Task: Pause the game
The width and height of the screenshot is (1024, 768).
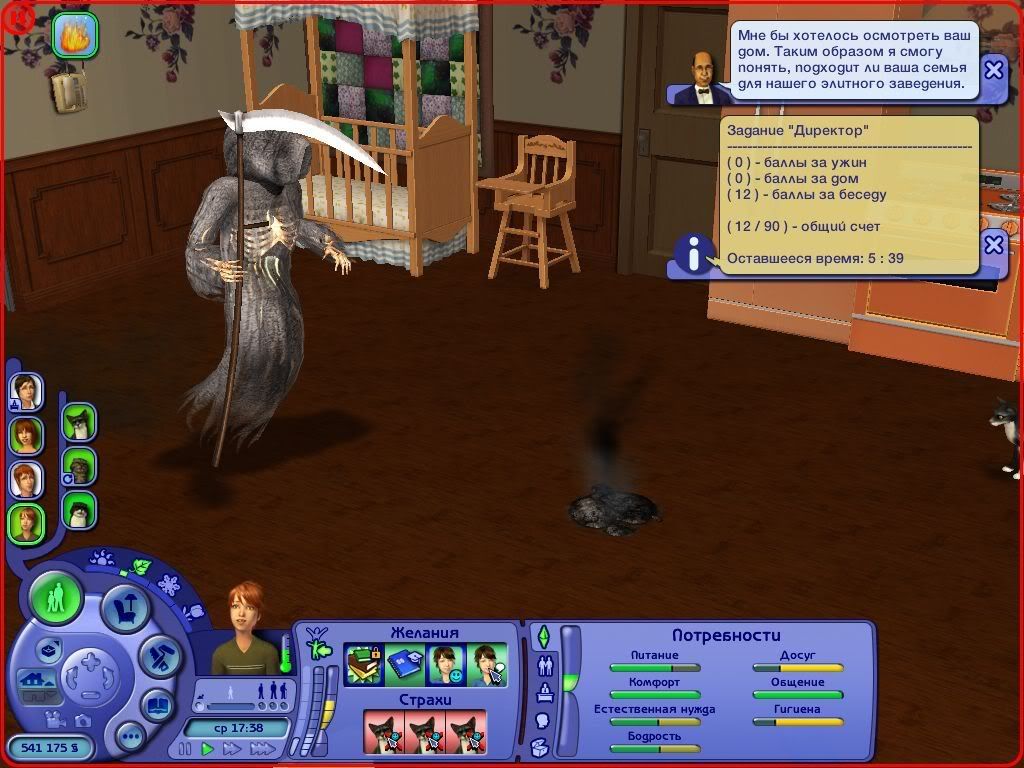Action: (x=184, y=748)
